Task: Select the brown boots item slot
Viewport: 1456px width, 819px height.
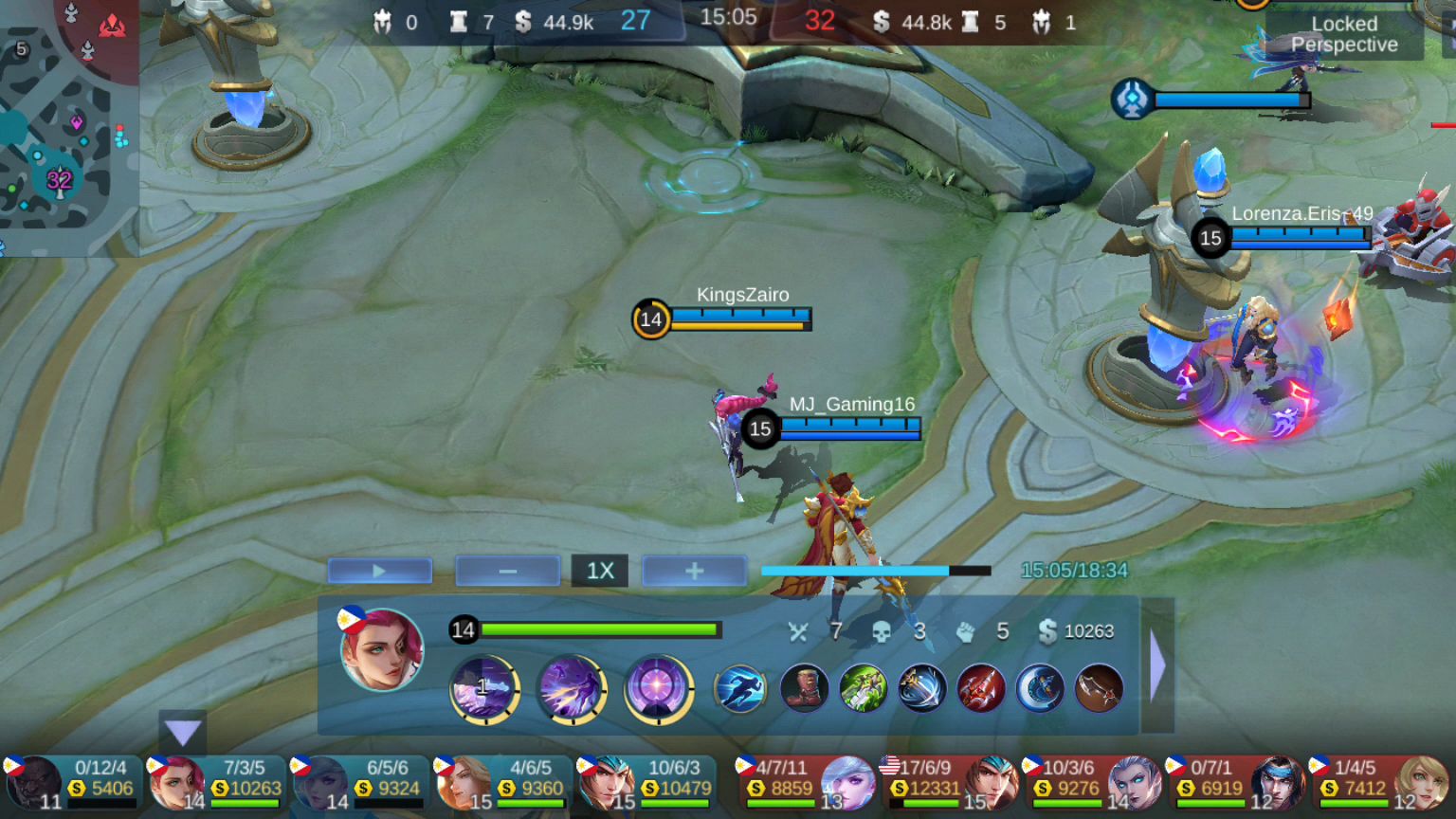Action: 804,687
